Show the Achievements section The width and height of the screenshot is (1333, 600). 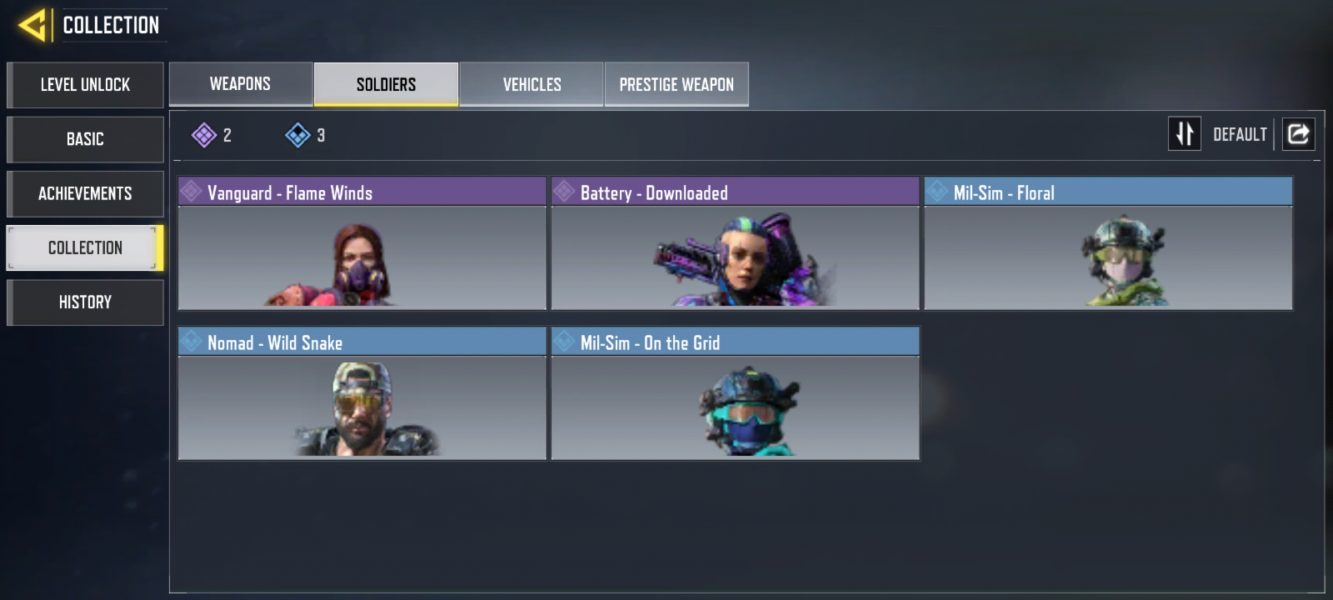pyautogui.click(x=85, y=193)
